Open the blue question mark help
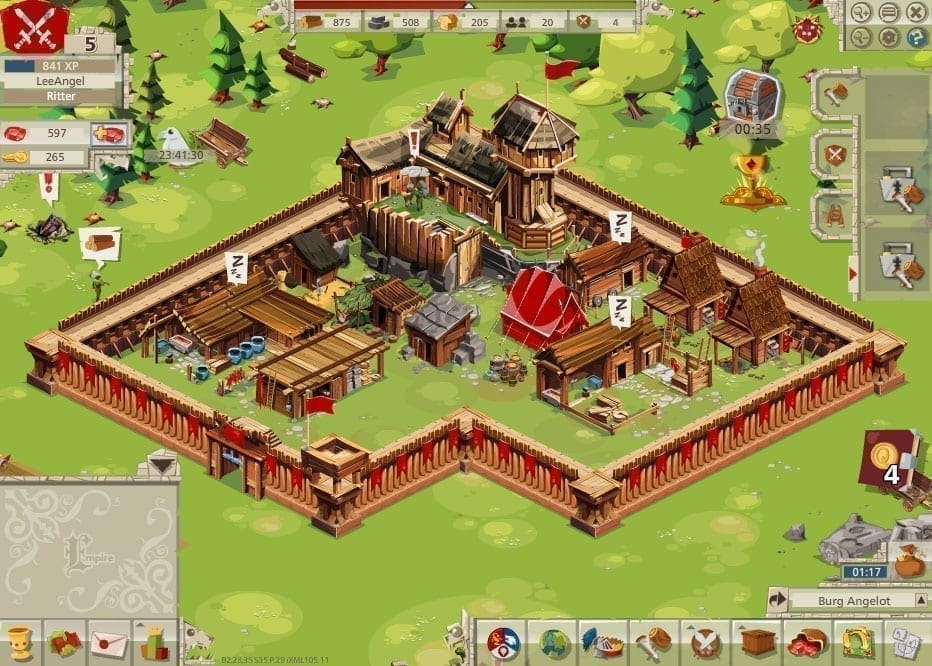 [x=915, y=37]
